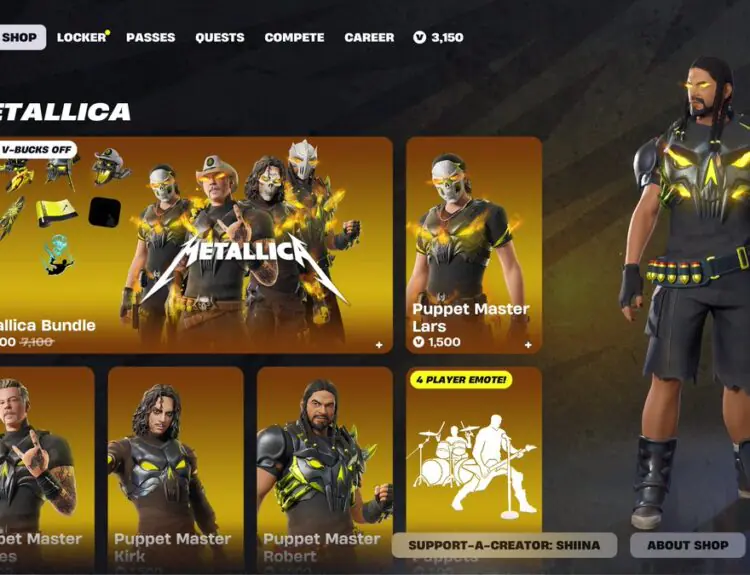Open the Quests tab
The image size is (750, 575).
220,38
